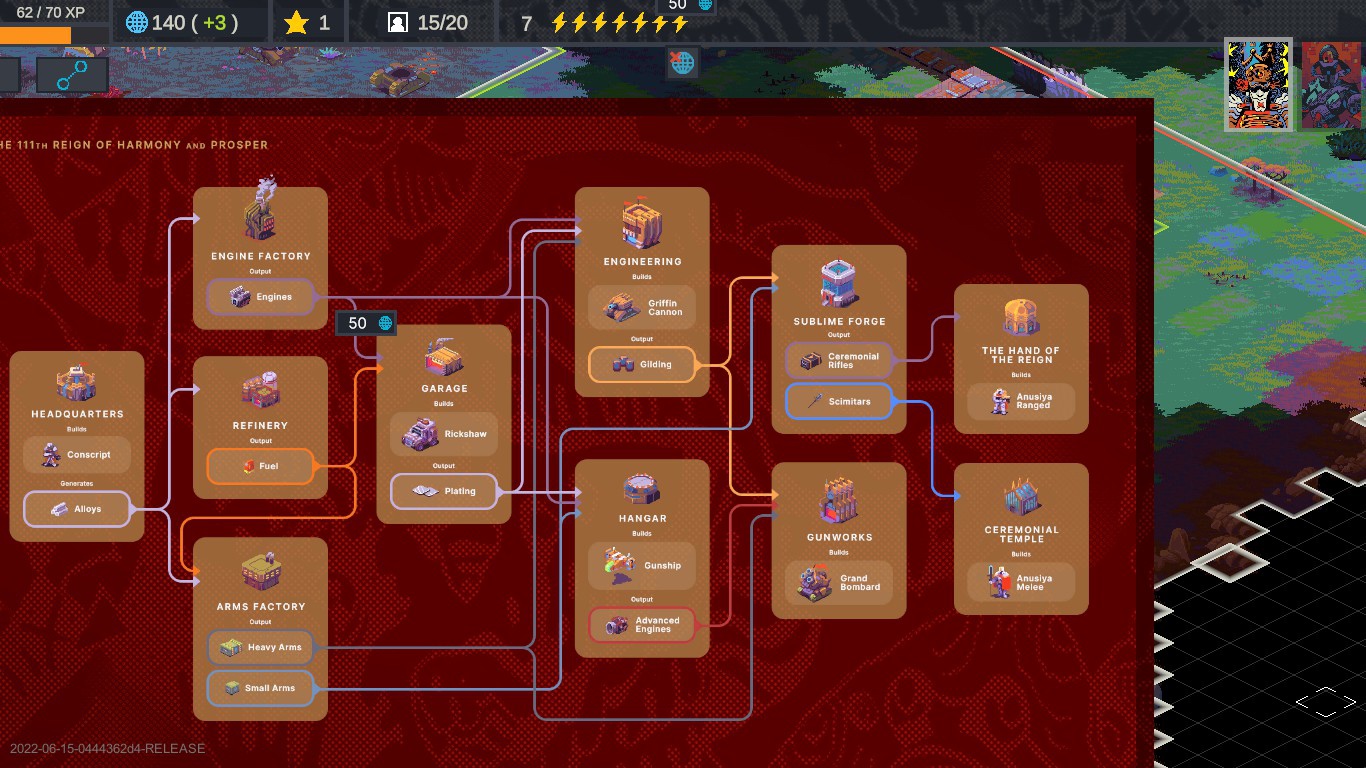The image size is (1366, 768).
Task: Pick the Heavy Arms output
Action: [x=260, y=647]
